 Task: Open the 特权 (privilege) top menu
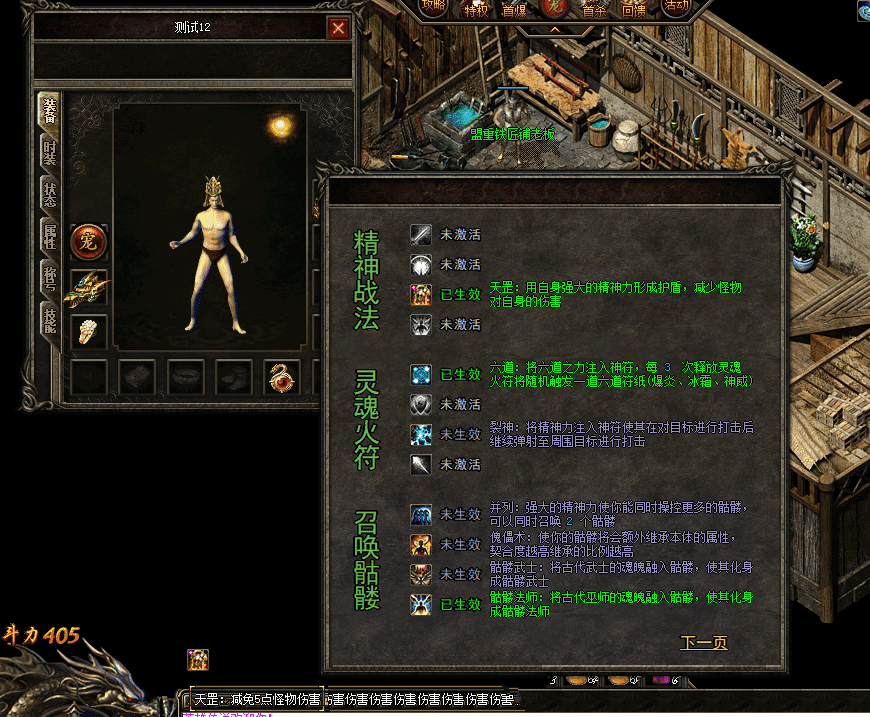click(476, 9)
